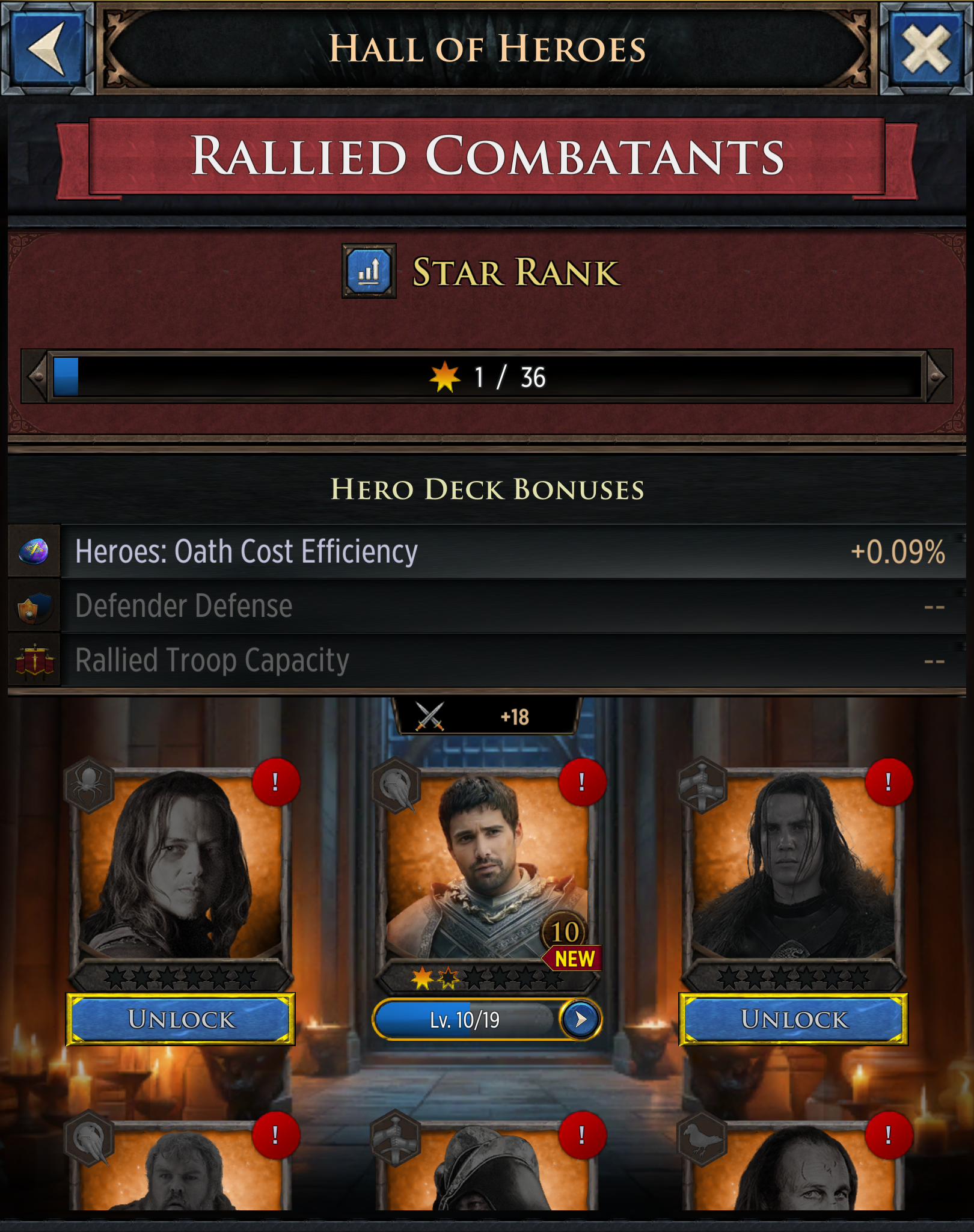Image resolution: width=974 pixels, height=1232 pixels.
Task: Select the grayscale long-haired hero portrait
Action: tap(180, 866)
